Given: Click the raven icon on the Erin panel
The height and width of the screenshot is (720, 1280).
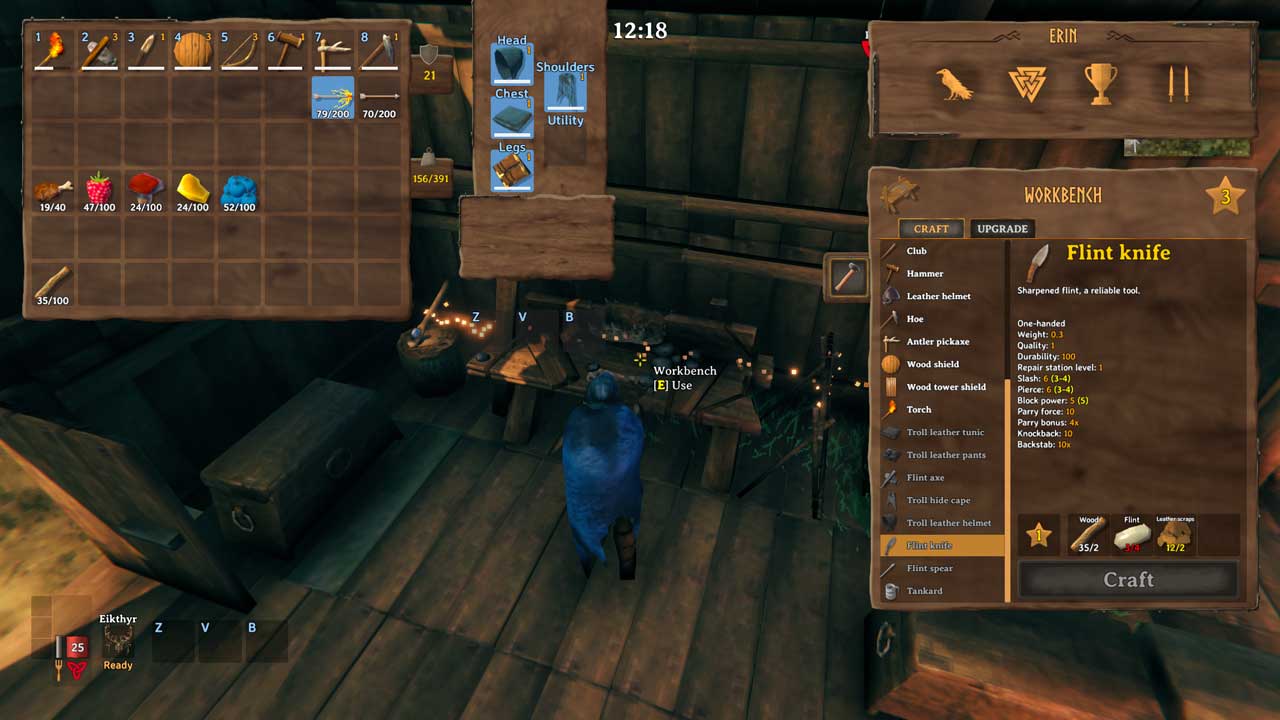Looking at the screenshot, I should [x=954, y=85].
